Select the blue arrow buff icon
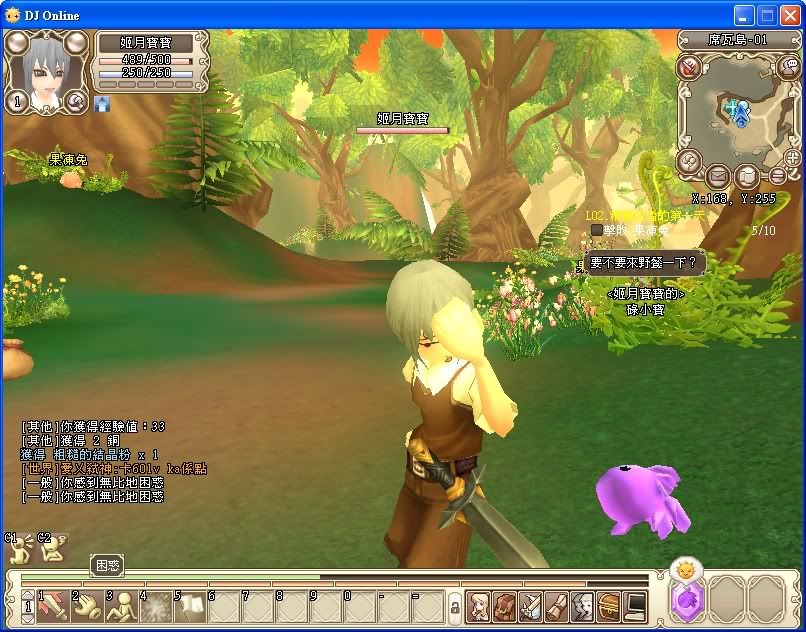 tap(102, 103)
